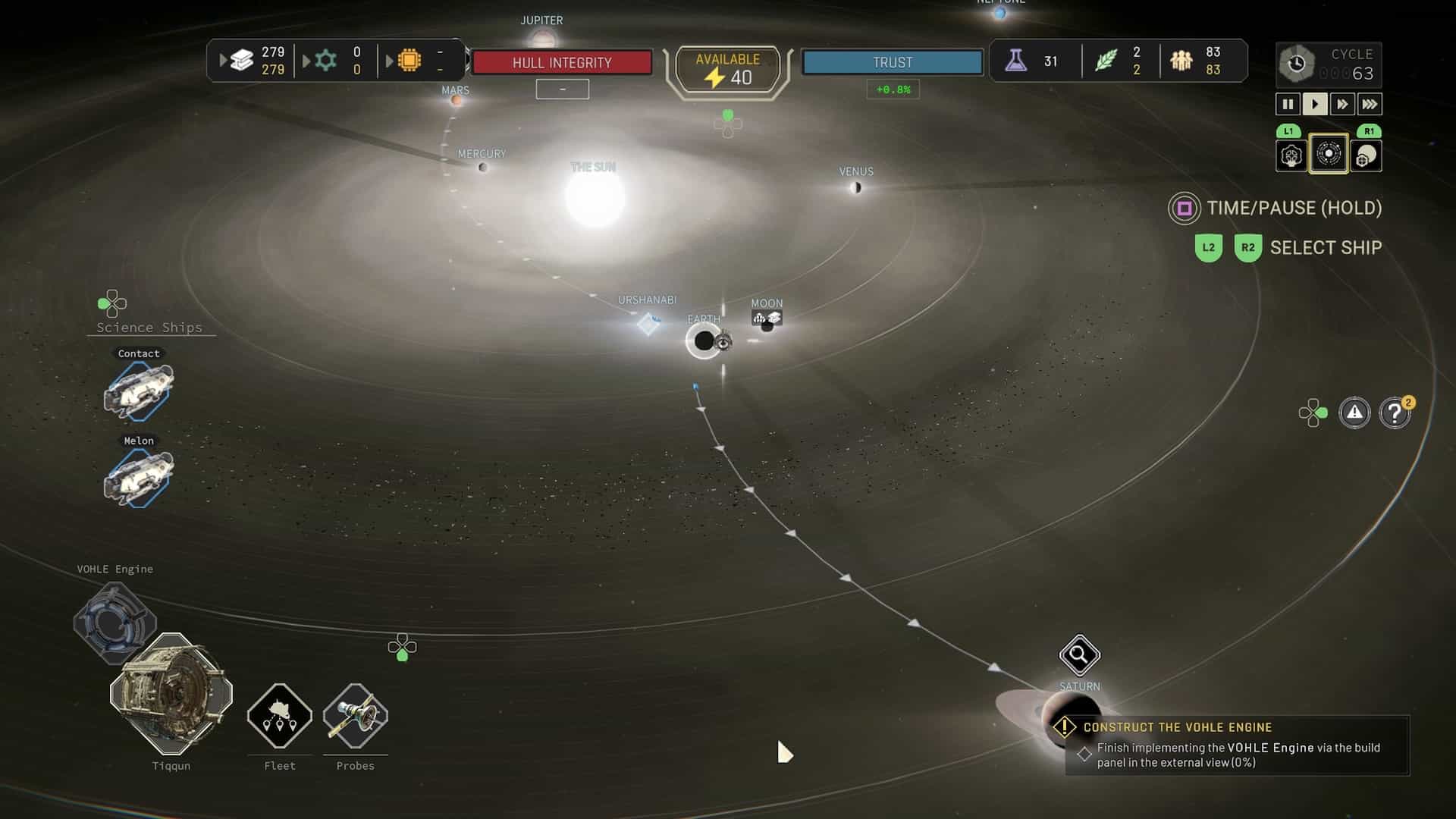1456x819 pixels.
Task: Switch to the planet view tab
Action: point(1366,156)
